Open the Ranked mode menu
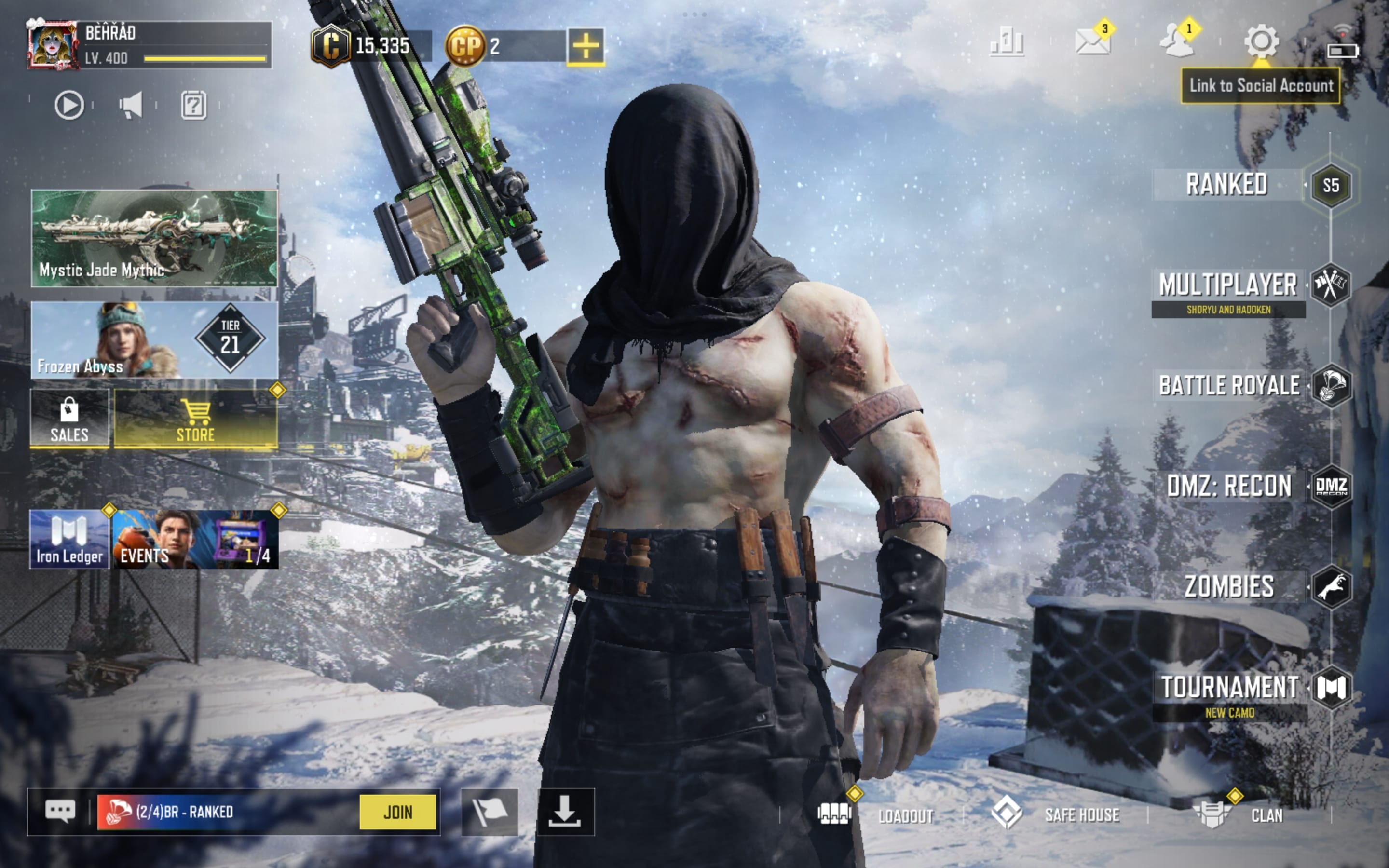1389x868 pixels. coord(1227,185)
